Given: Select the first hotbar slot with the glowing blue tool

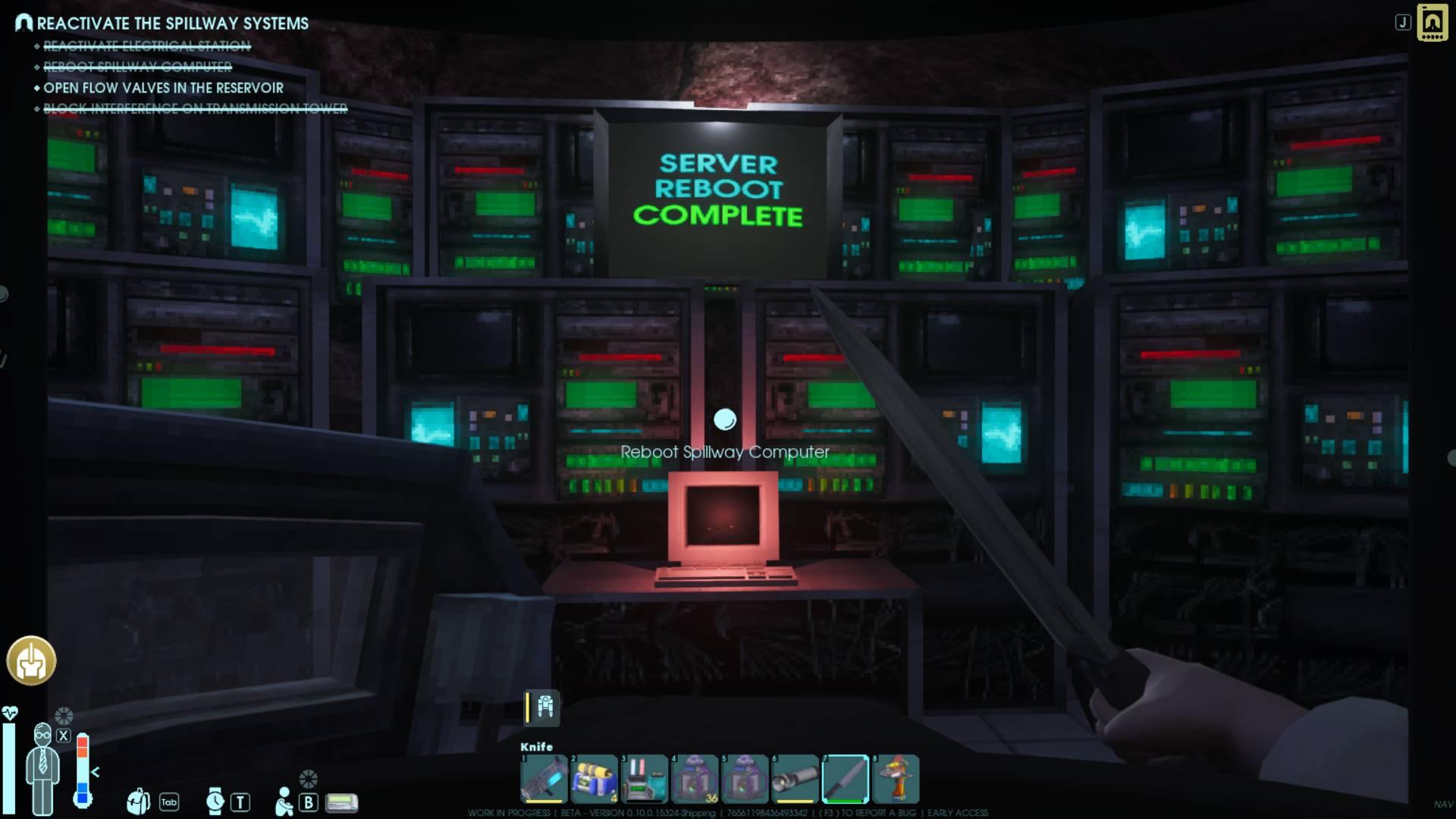Looking at the screenshot, I should pyautogui.click(x=544, y=779).
